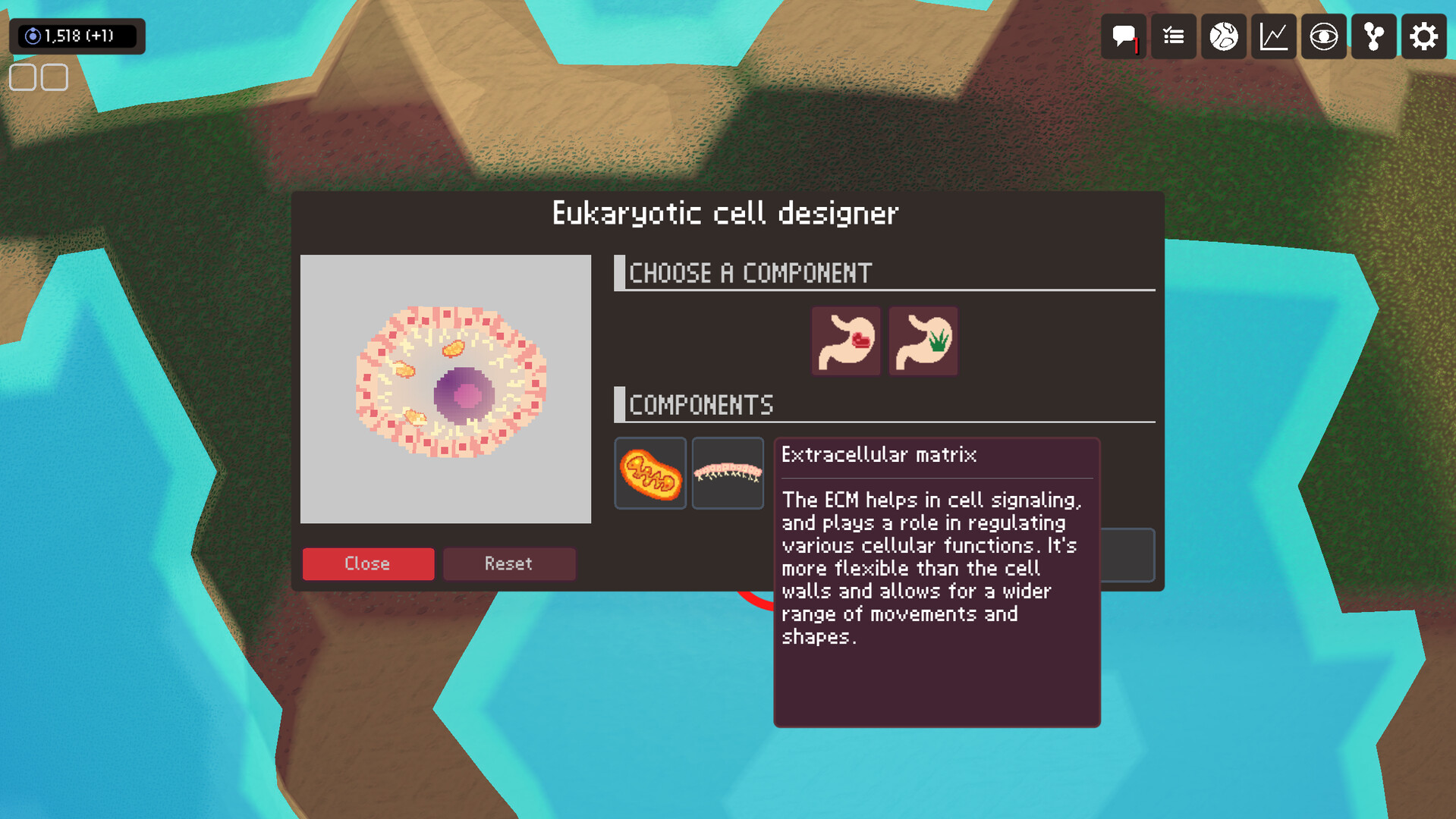Screen dimensions: 1456x819
Task: Close the Eukaryotic cell designer
Action: point(368,563)
